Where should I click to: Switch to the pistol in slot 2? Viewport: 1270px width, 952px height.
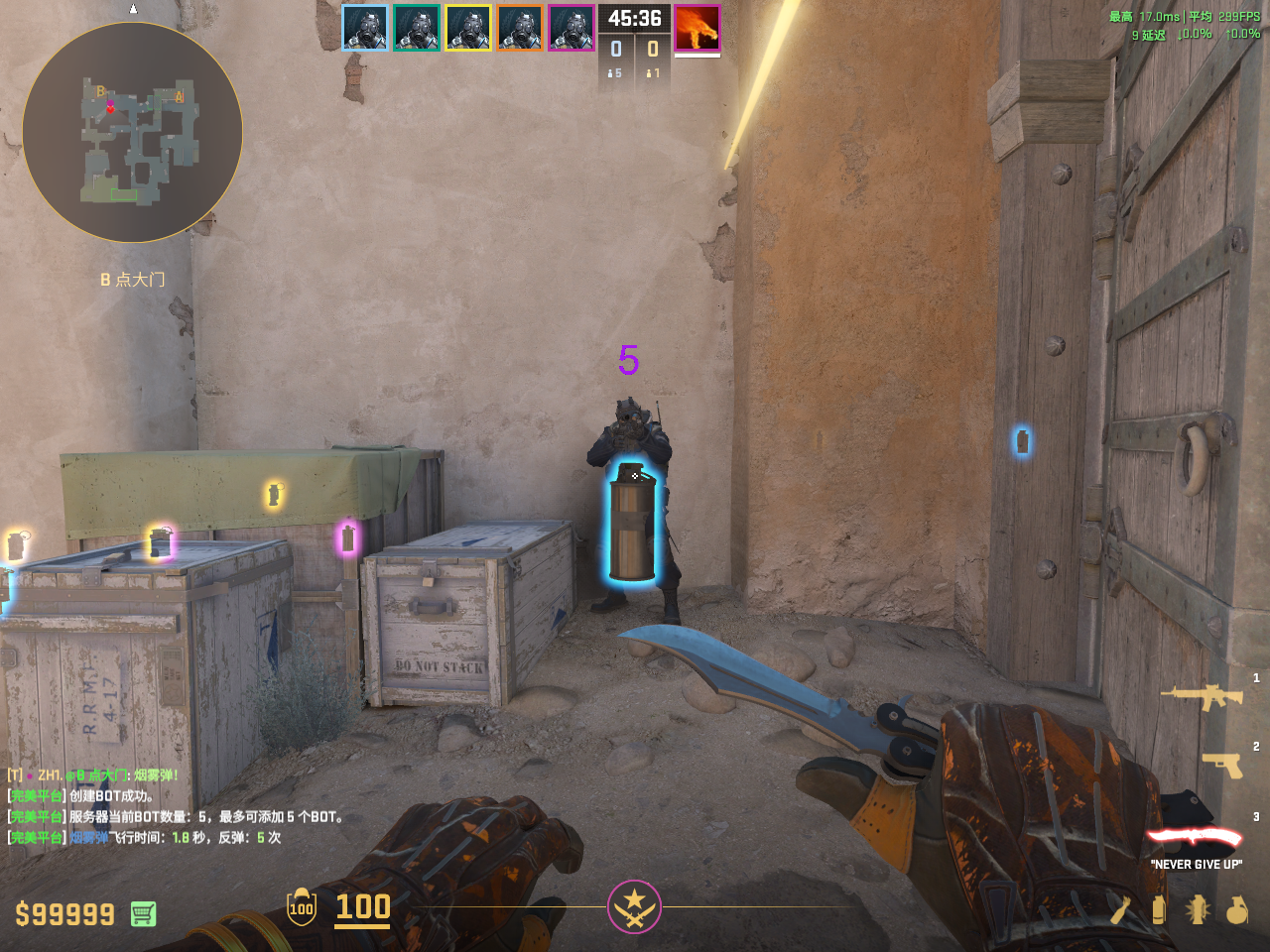click(x=1221, y=765)
